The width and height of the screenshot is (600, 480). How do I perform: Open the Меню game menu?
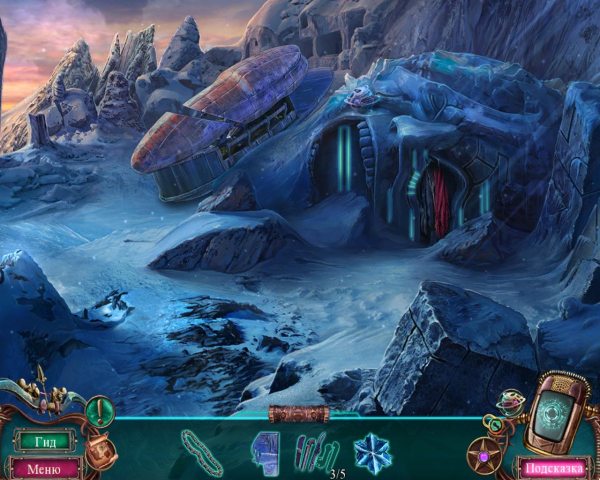[44, 467]
